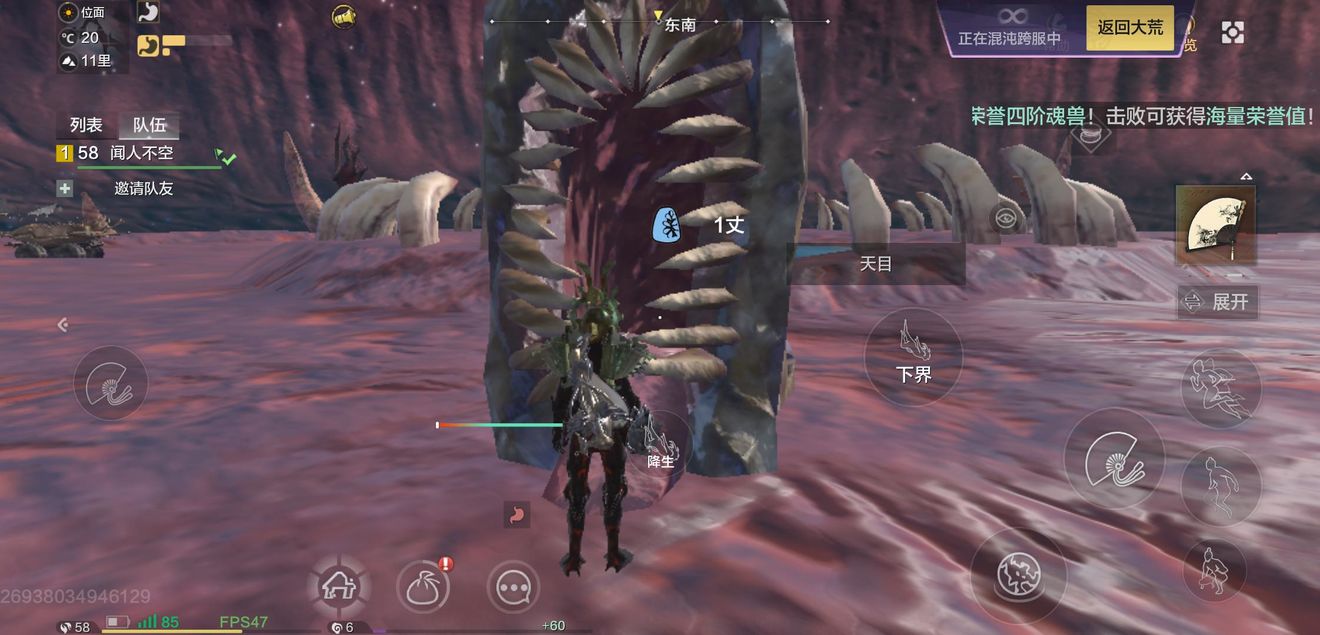Viewport: 1320px width, 635px height.
Task: Attack with the large fan button
Action: [x=1114, y=459]
